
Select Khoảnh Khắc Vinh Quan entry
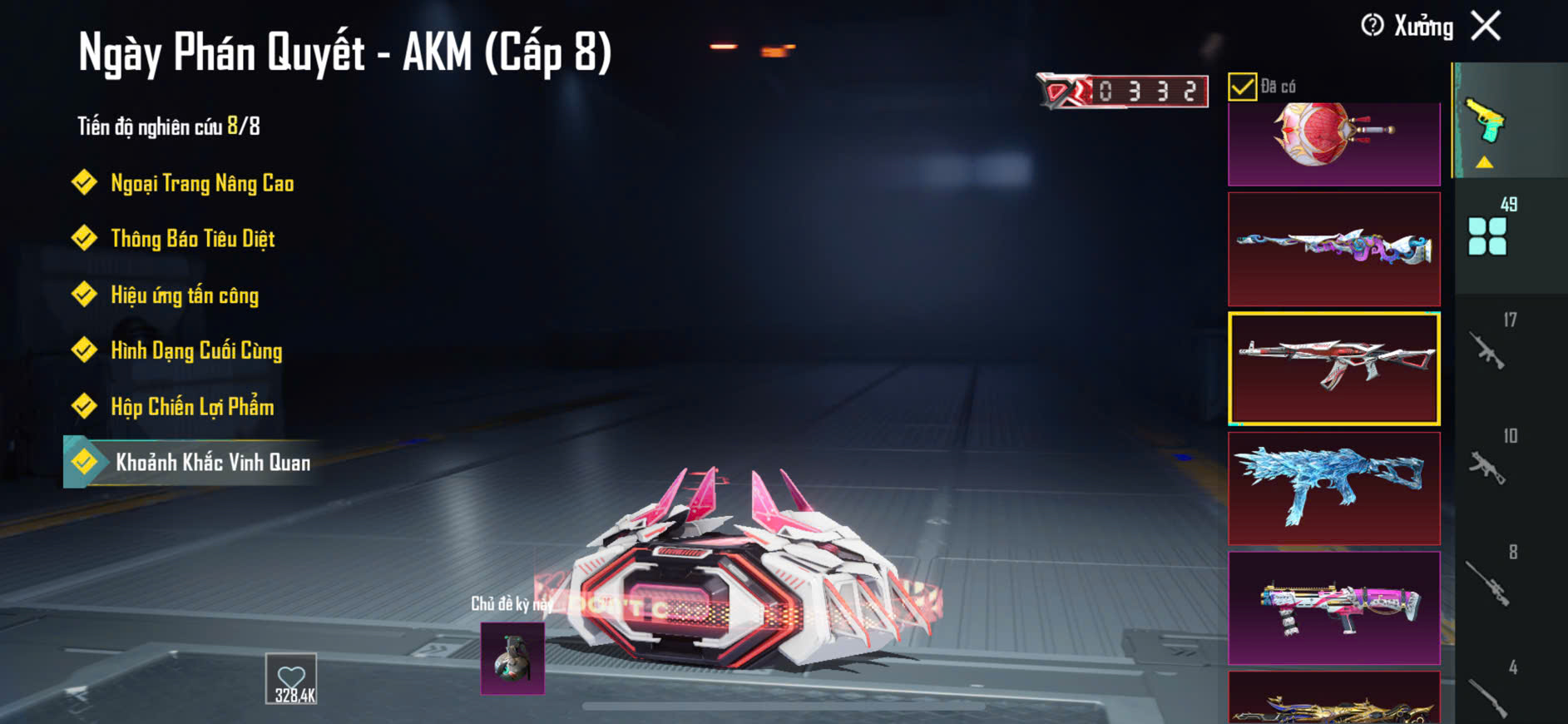tap(212, 463)
